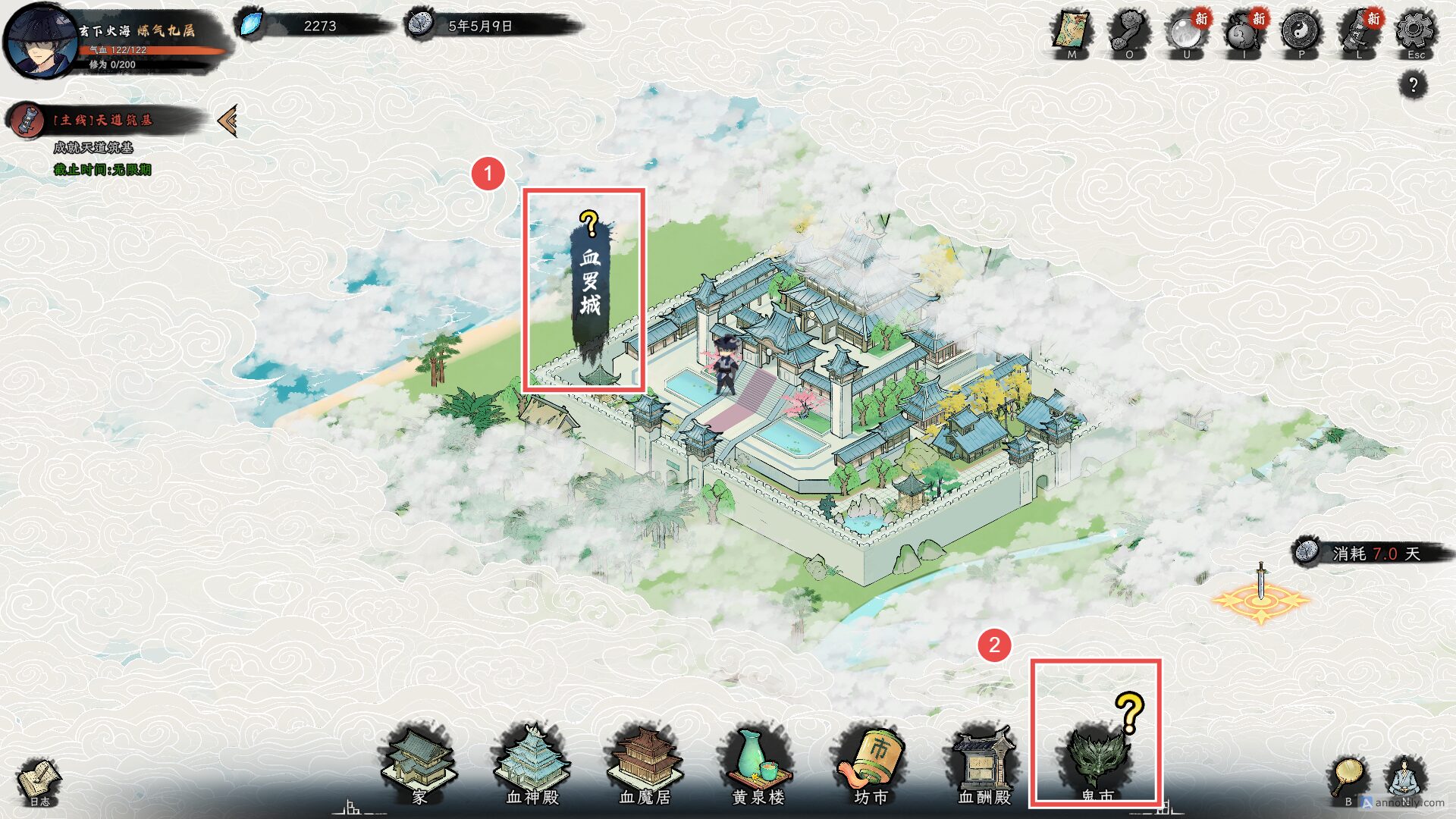Open the gourd pouch inventory icon
Screen dimensions: 1456x819
point(1244,33)
